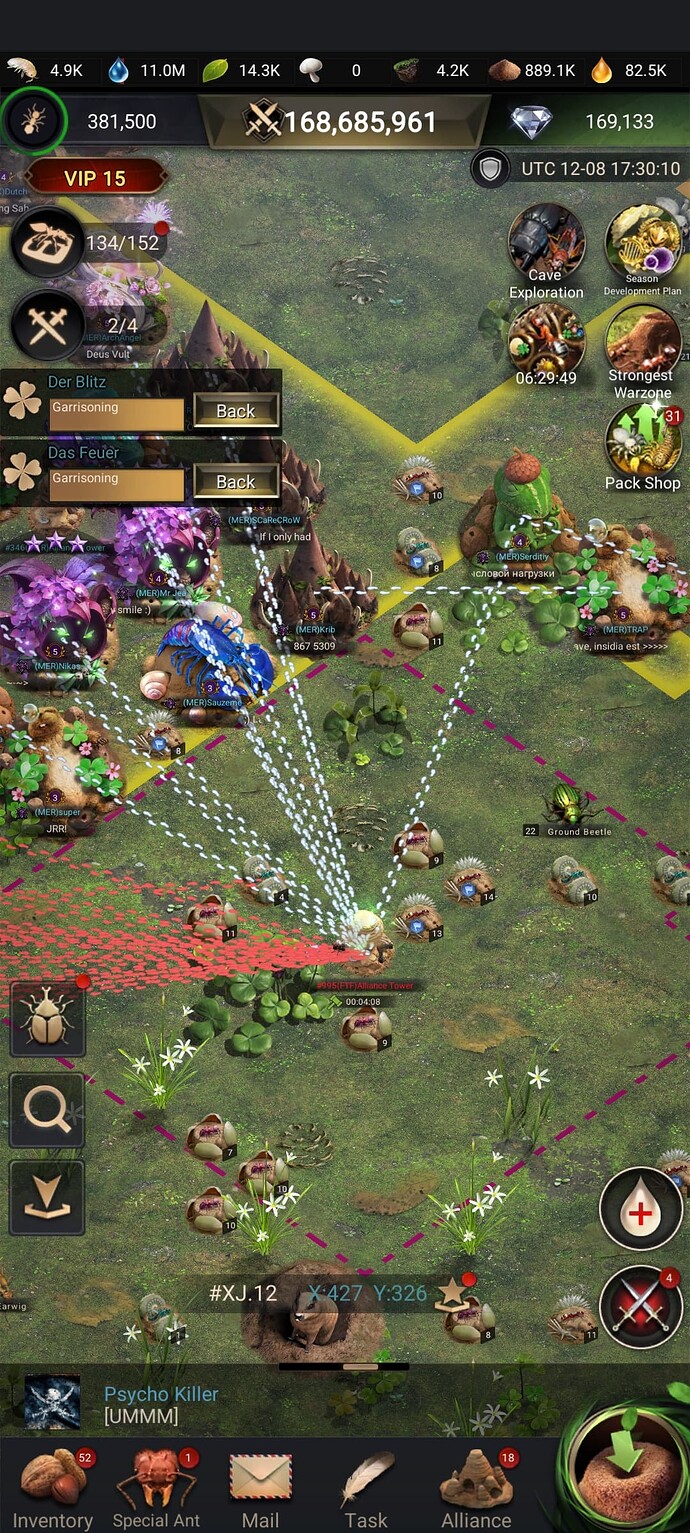Open the troop march queue icon
The width and height of the screenshot is (690, 1533).
46,326
